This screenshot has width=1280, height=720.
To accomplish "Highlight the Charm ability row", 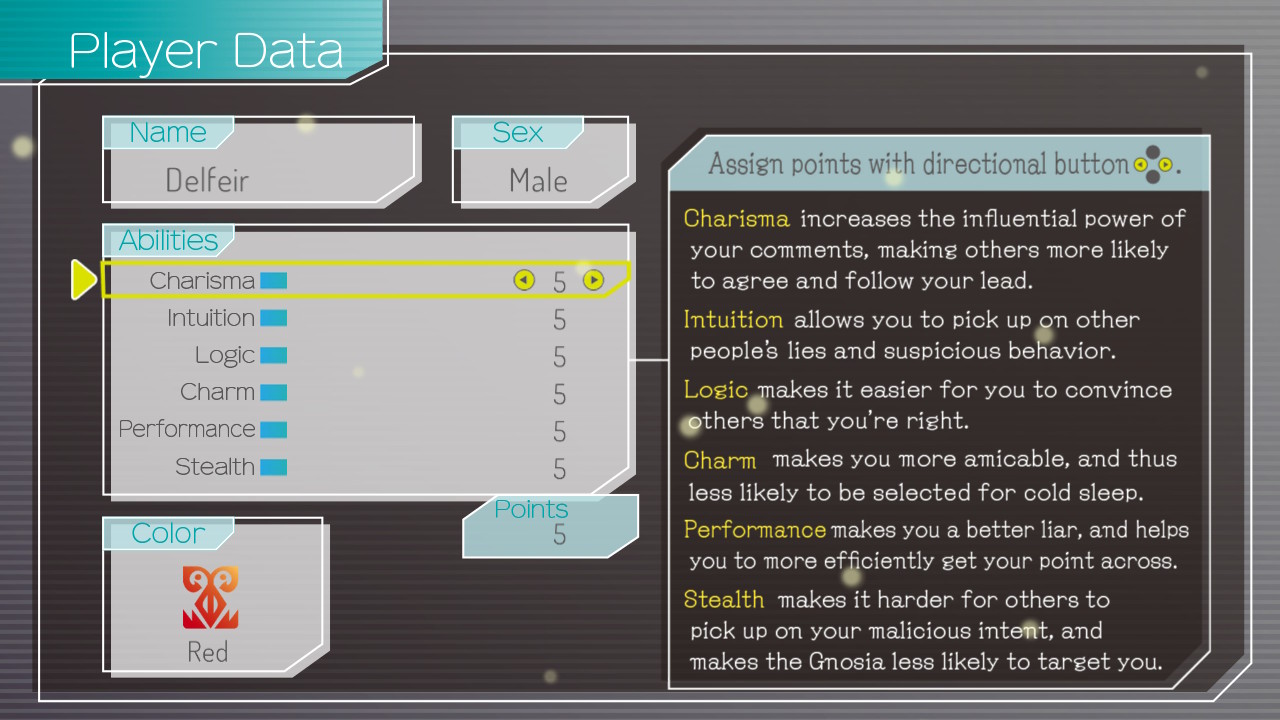I will [x=217, y=392].
